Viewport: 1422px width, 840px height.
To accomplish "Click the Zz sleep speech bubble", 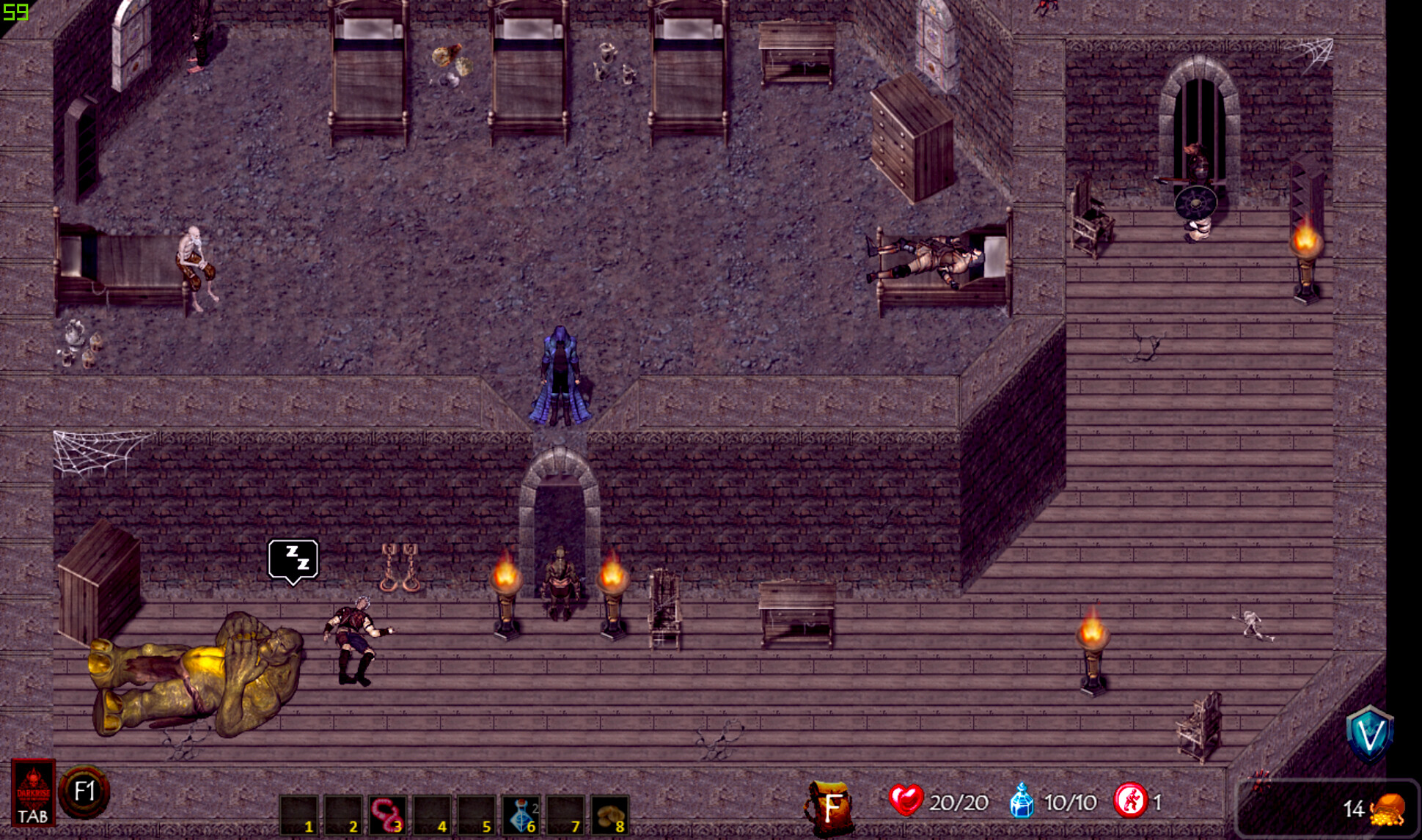I will [293, 559].
